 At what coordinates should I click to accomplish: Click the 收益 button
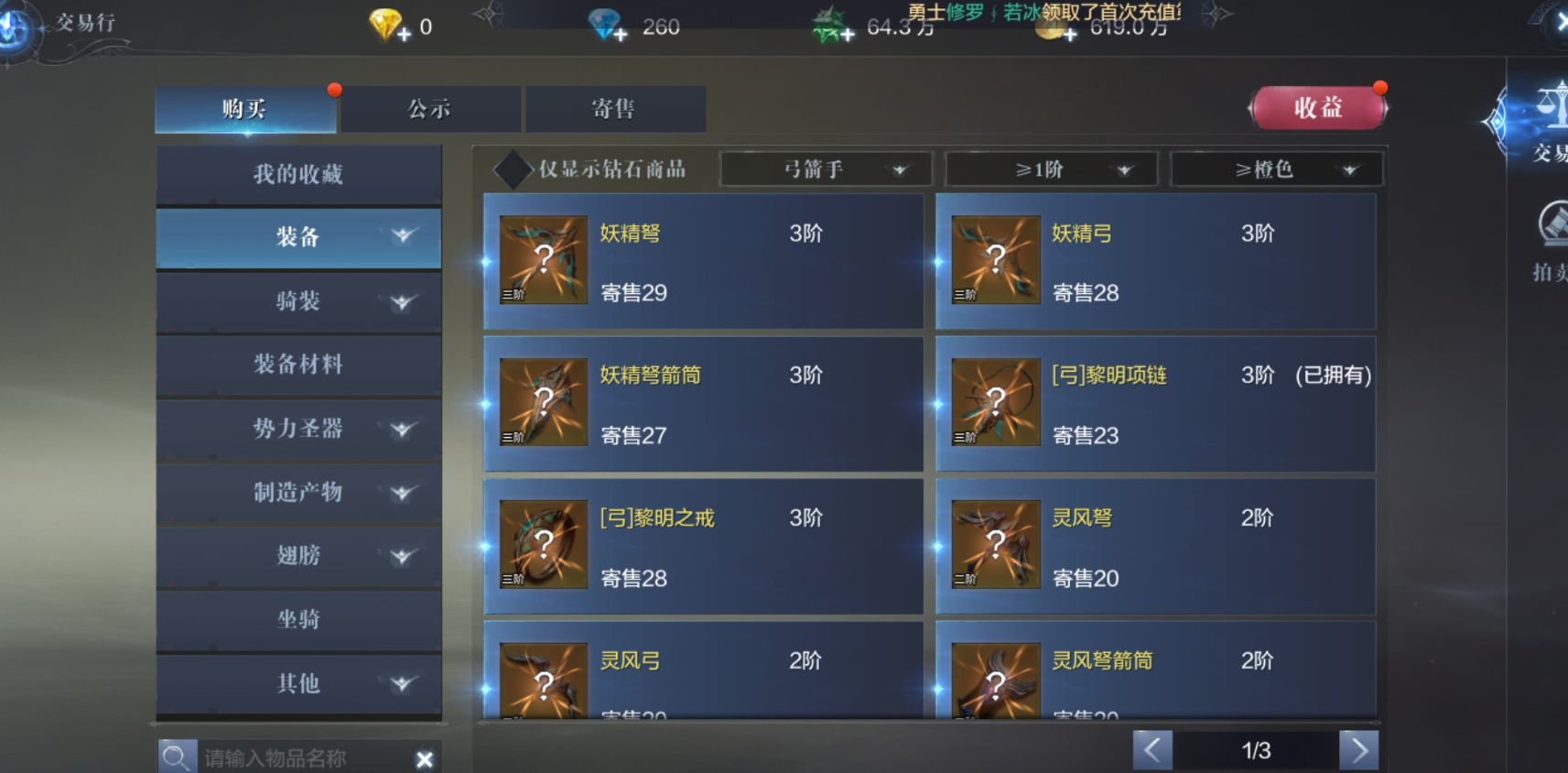click(1318, 107)
